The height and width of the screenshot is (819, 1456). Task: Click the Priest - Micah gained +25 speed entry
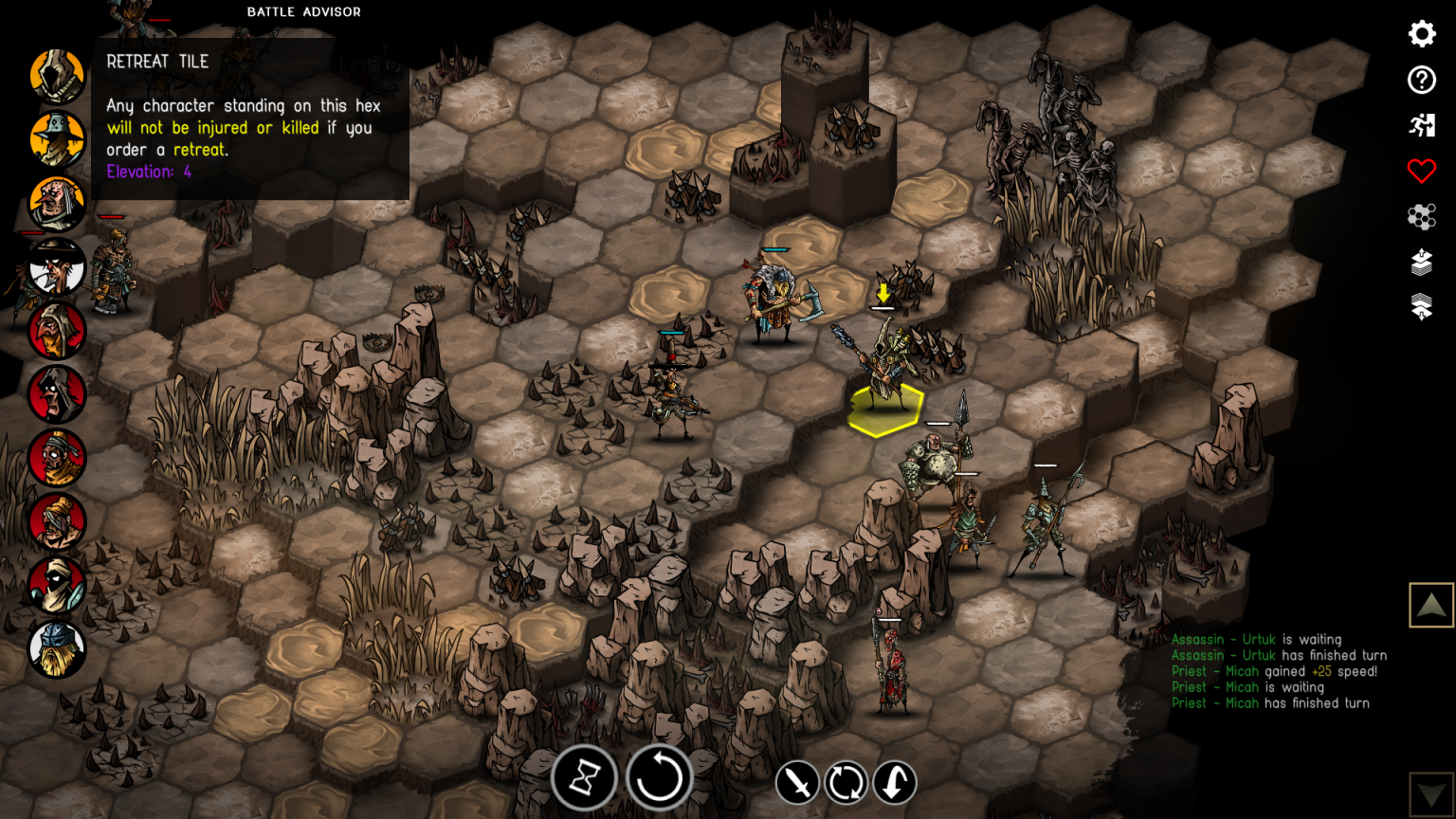[x=1275, y=670]
